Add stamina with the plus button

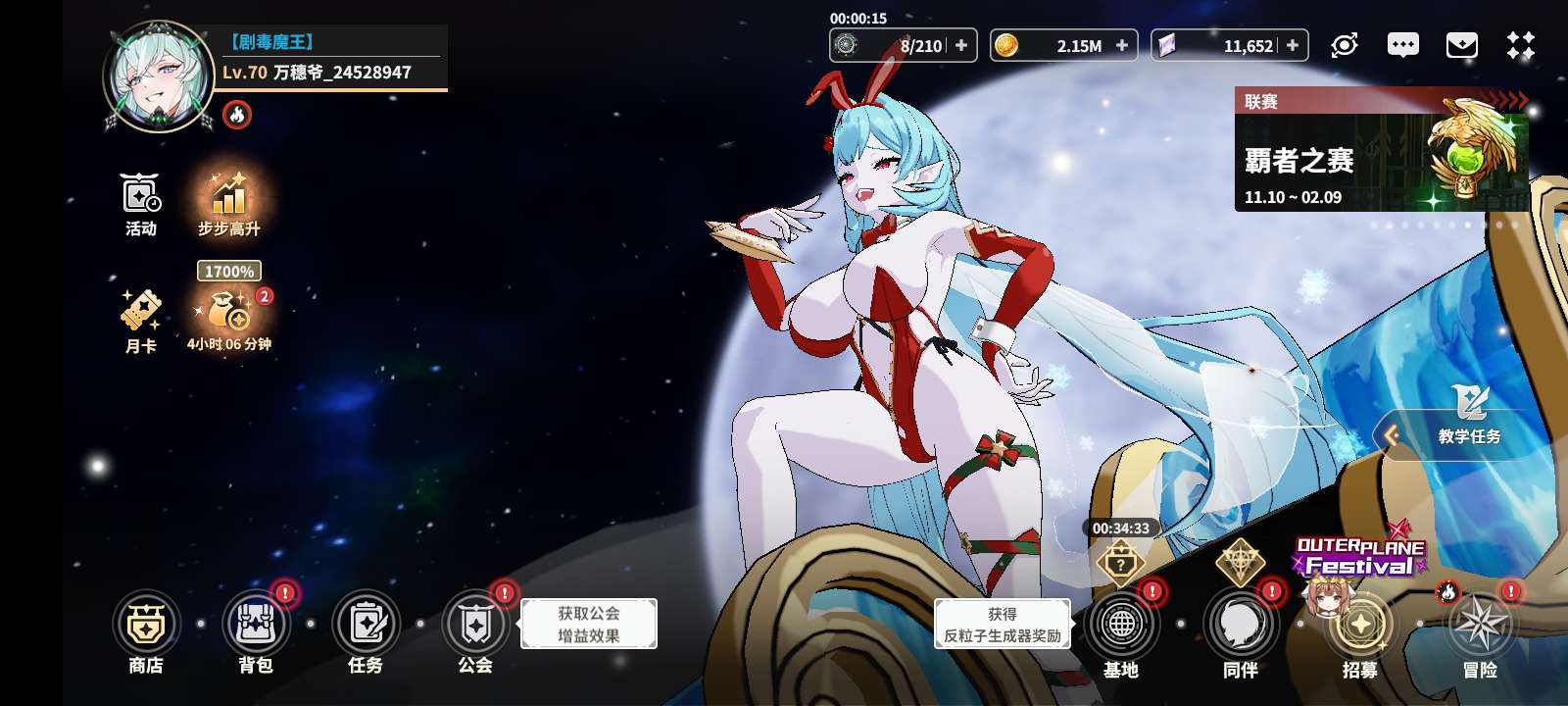[x=961, y=45]
